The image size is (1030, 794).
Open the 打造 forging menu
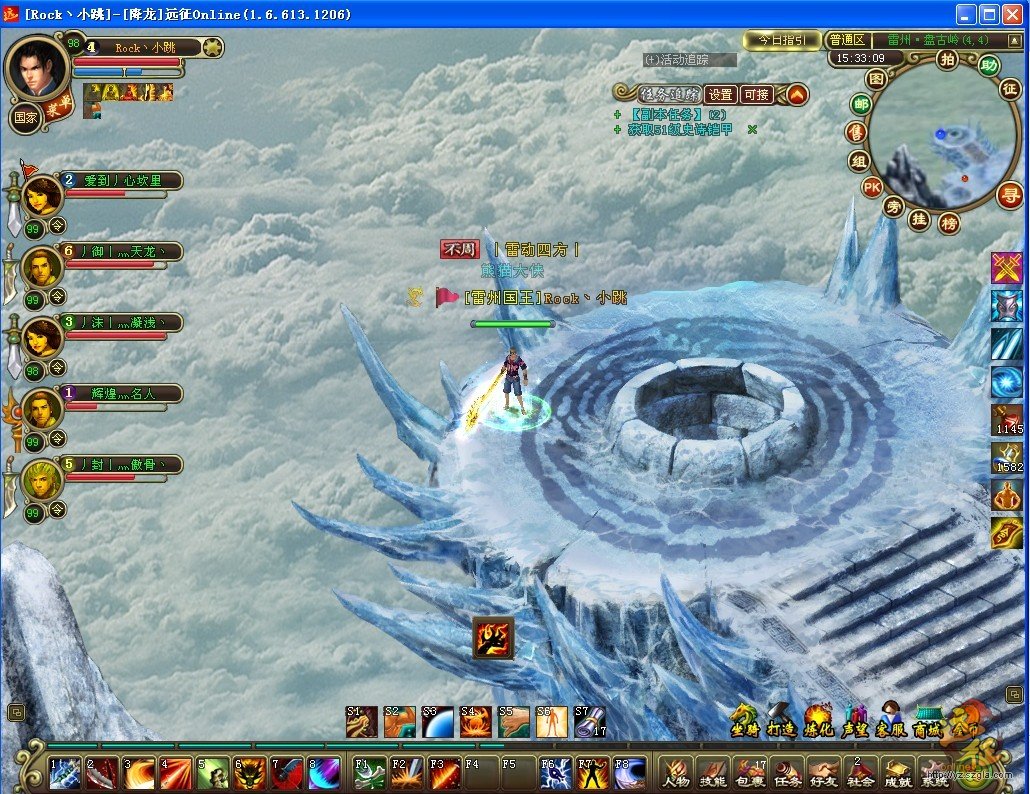780,722
